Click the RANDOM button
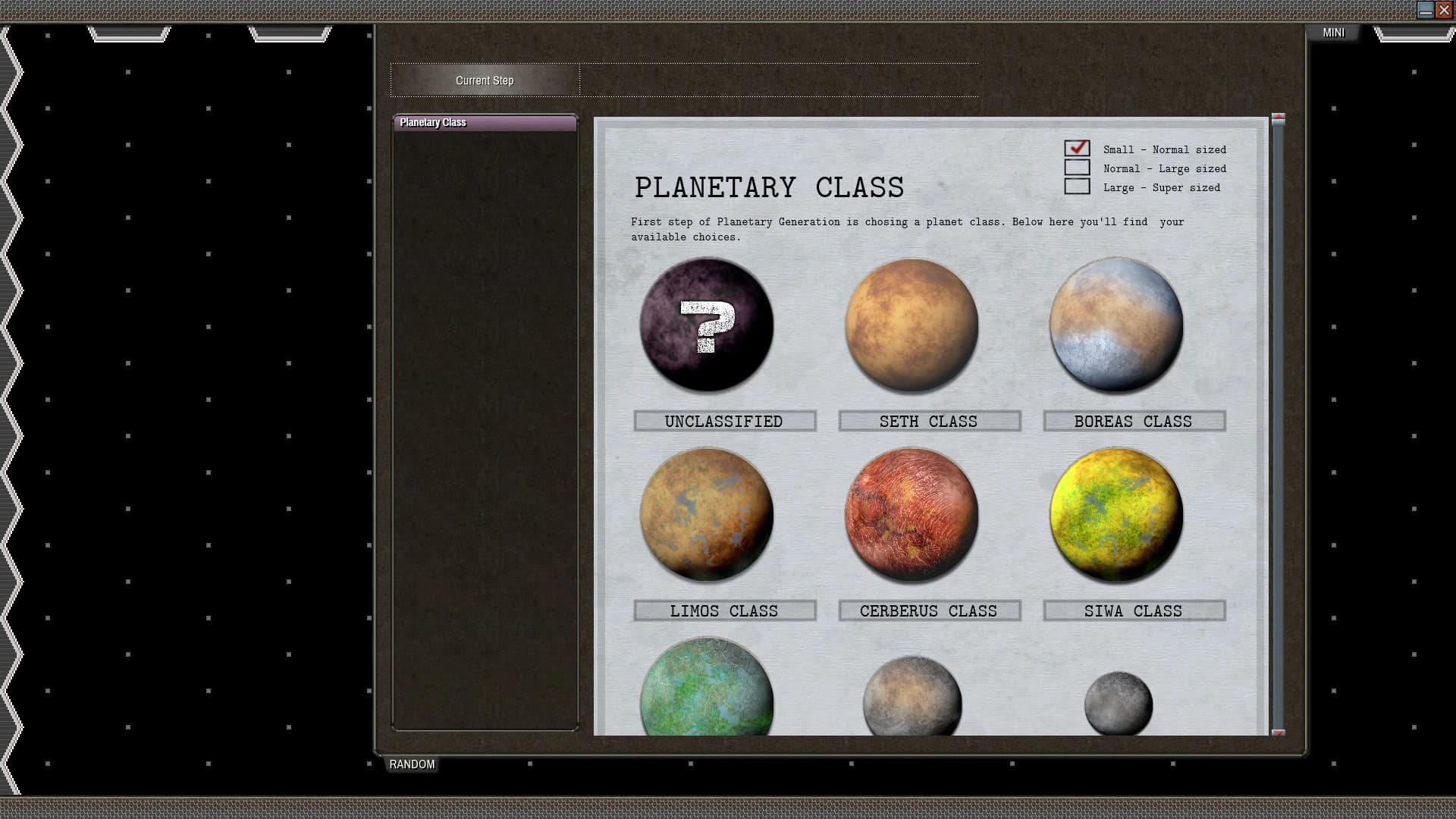 (x=412, y=764)
